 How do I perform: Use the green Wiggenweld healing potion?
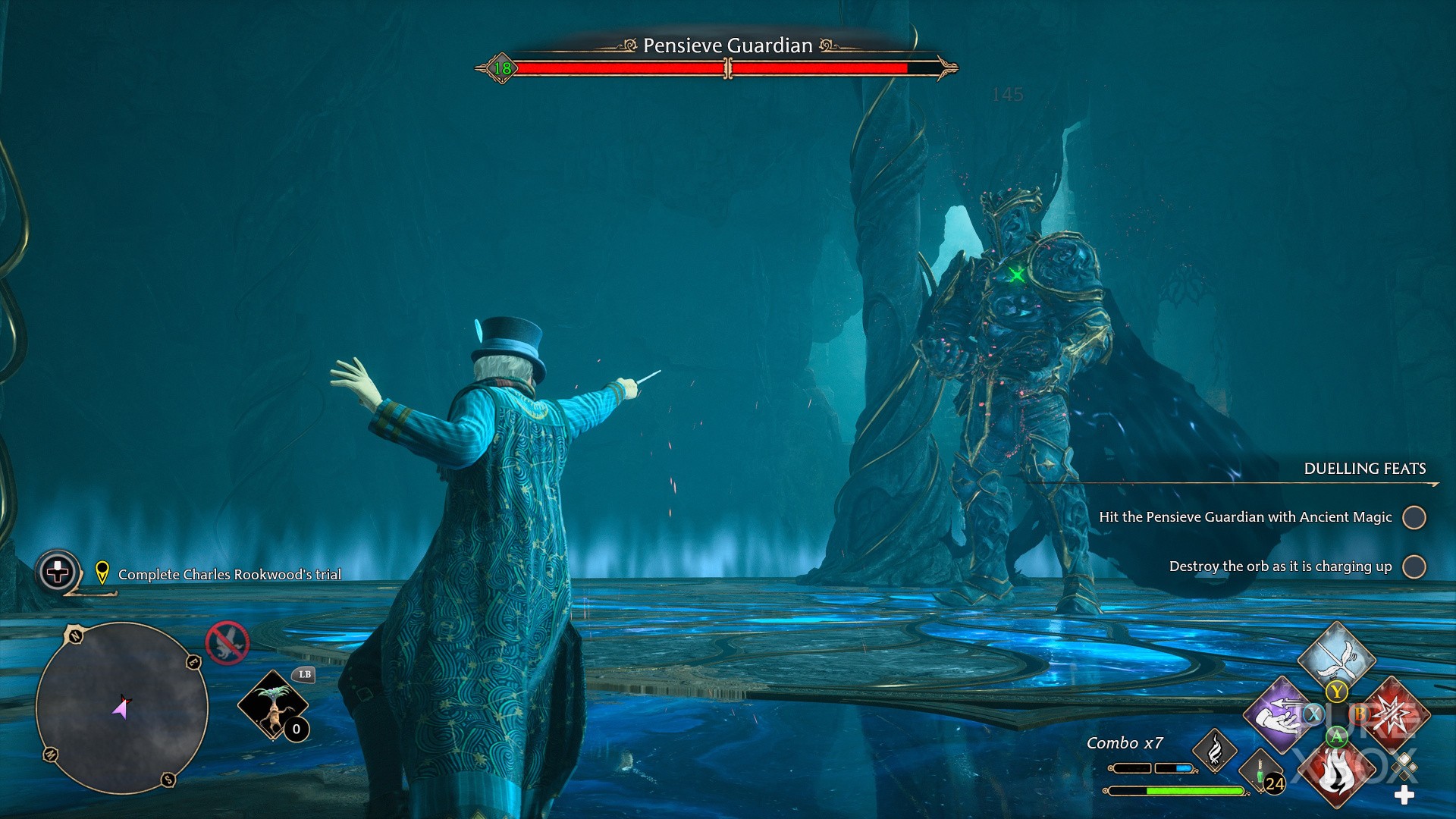click(x=1260, y=773)
